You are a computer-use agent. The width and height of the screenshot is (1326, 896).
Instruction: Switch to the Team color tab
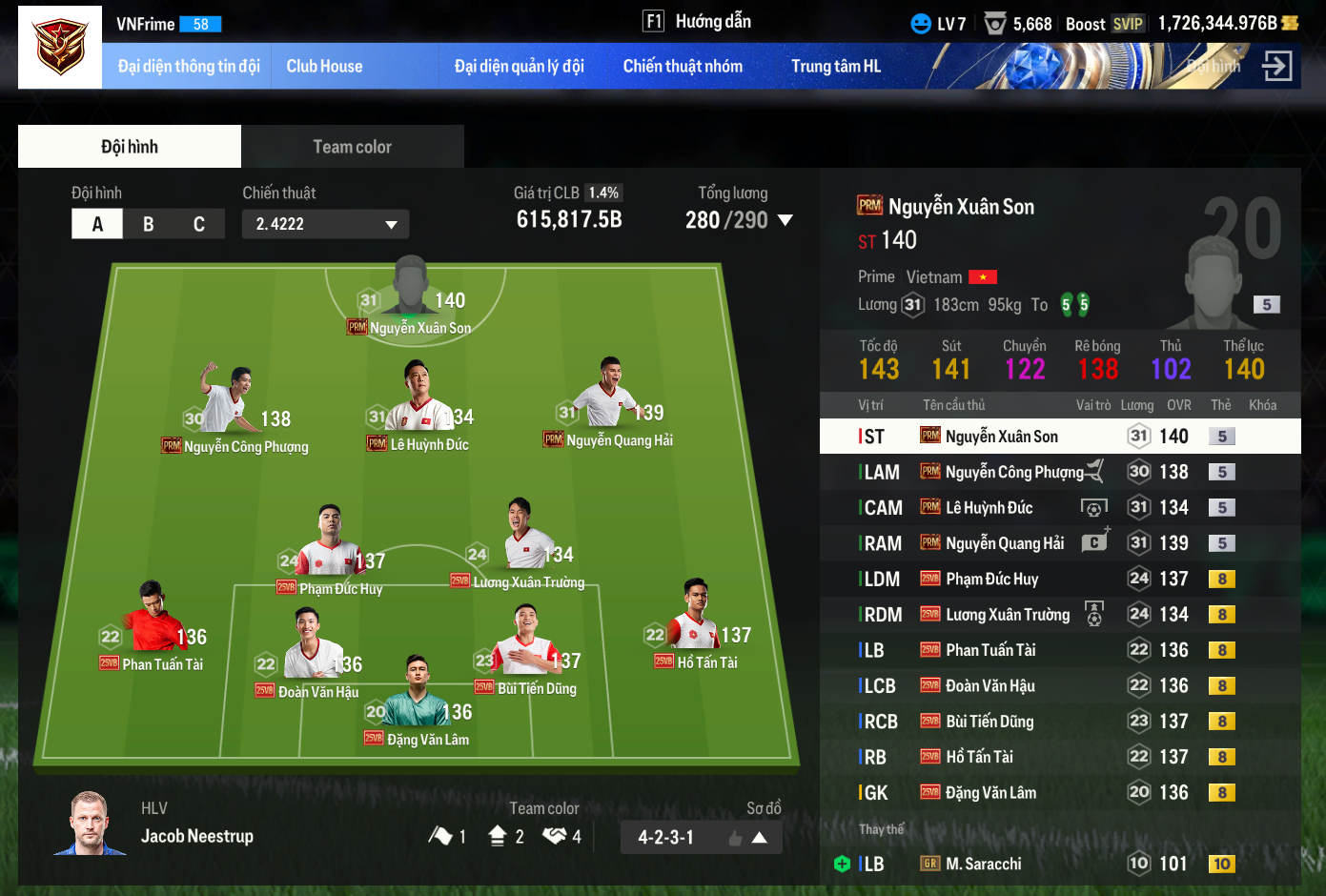coord(352,147)
